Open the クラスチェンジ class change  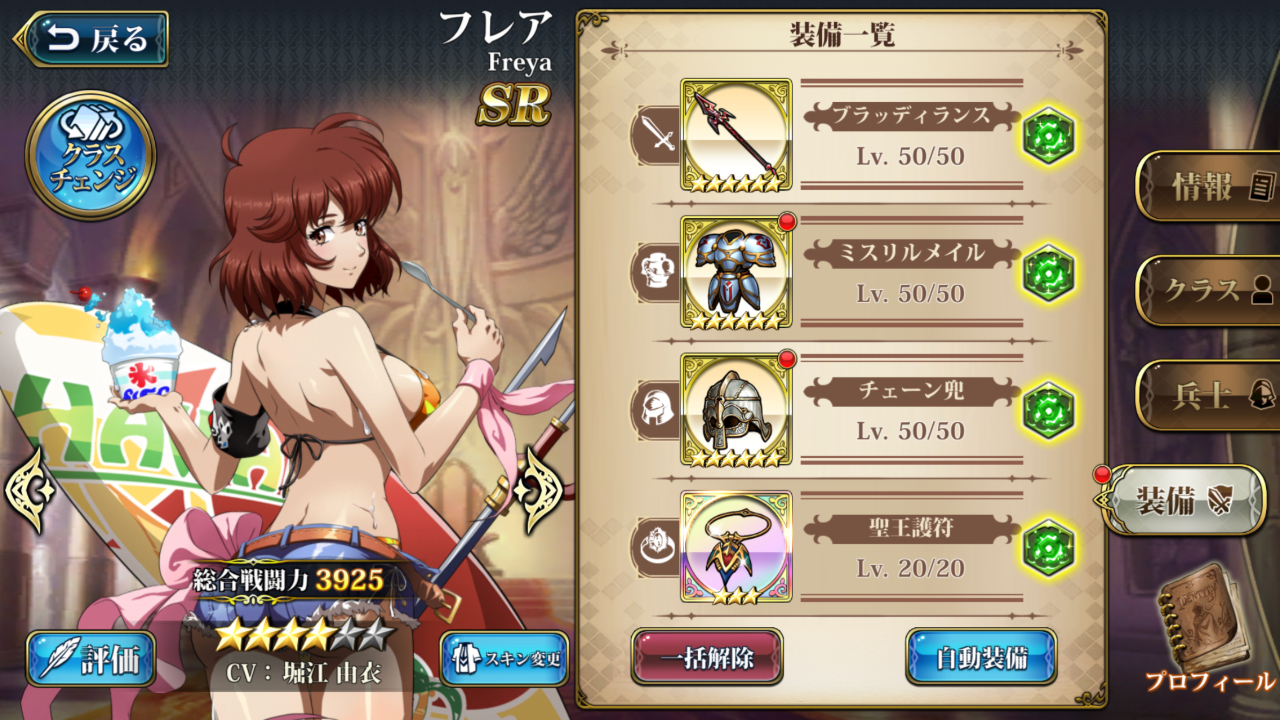point(90,155)
